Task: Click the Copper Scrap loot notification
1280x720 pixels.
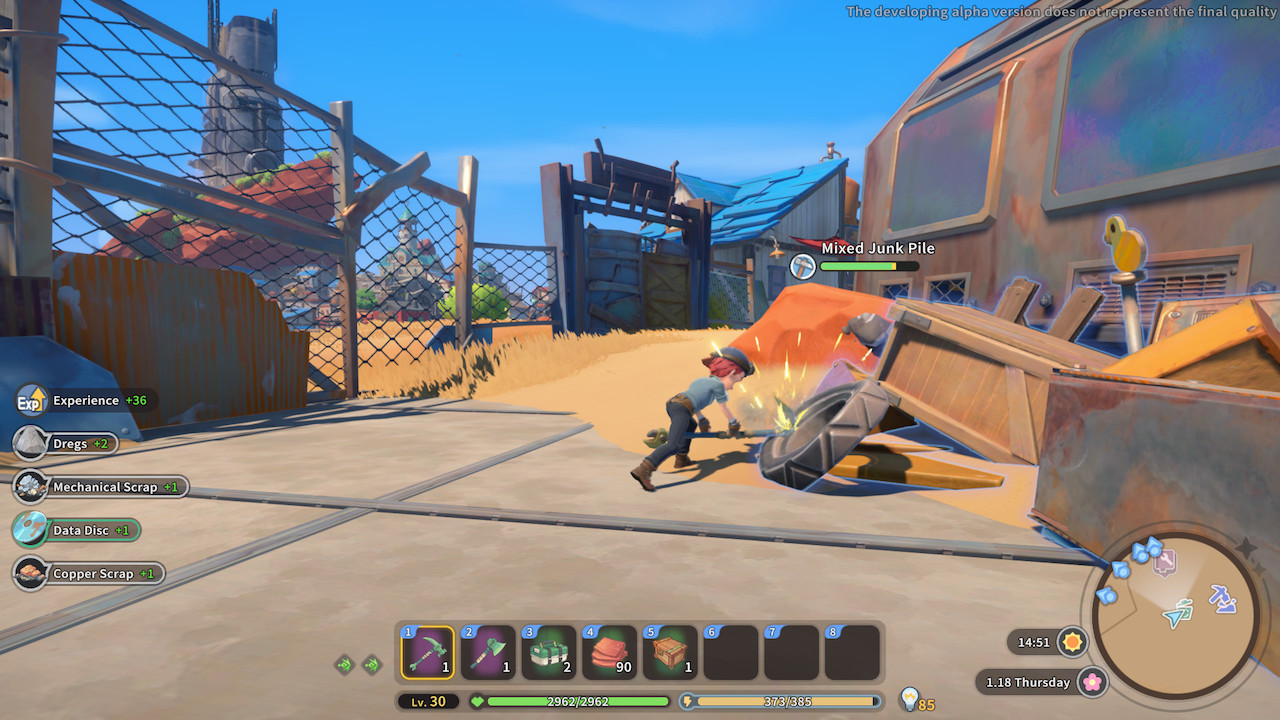Action: [x=89, y=574]
